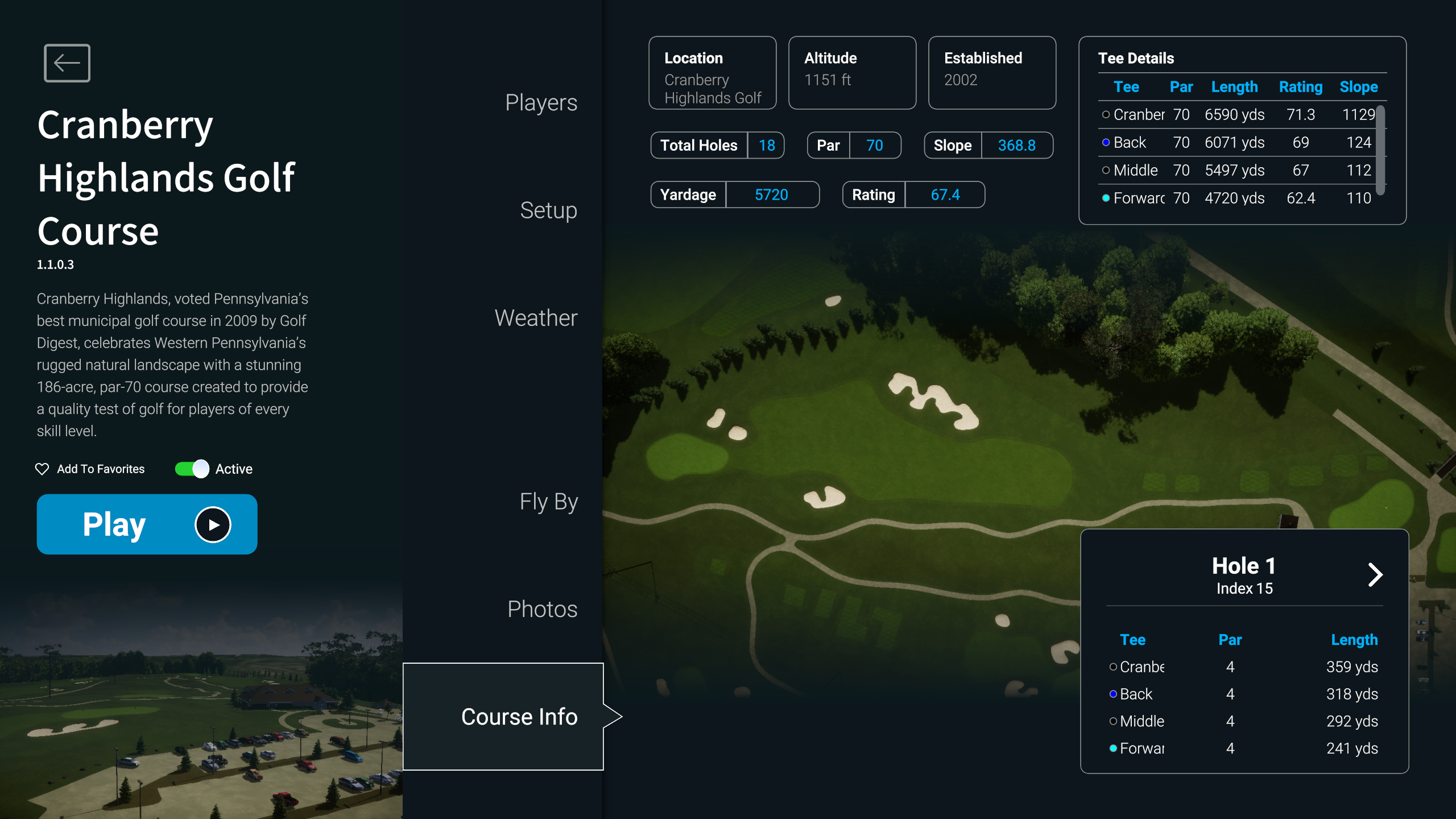This screenshot has width=1456, height=819.
Task: Click the Slope value field showing 368.8
Action: (1017, 145)
